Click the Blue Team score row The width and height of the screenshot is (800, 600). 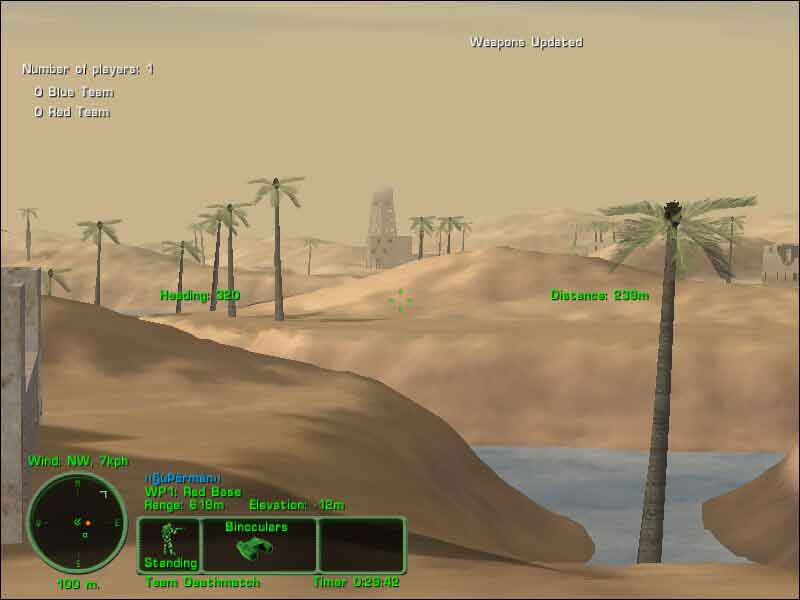click(74, 92)
